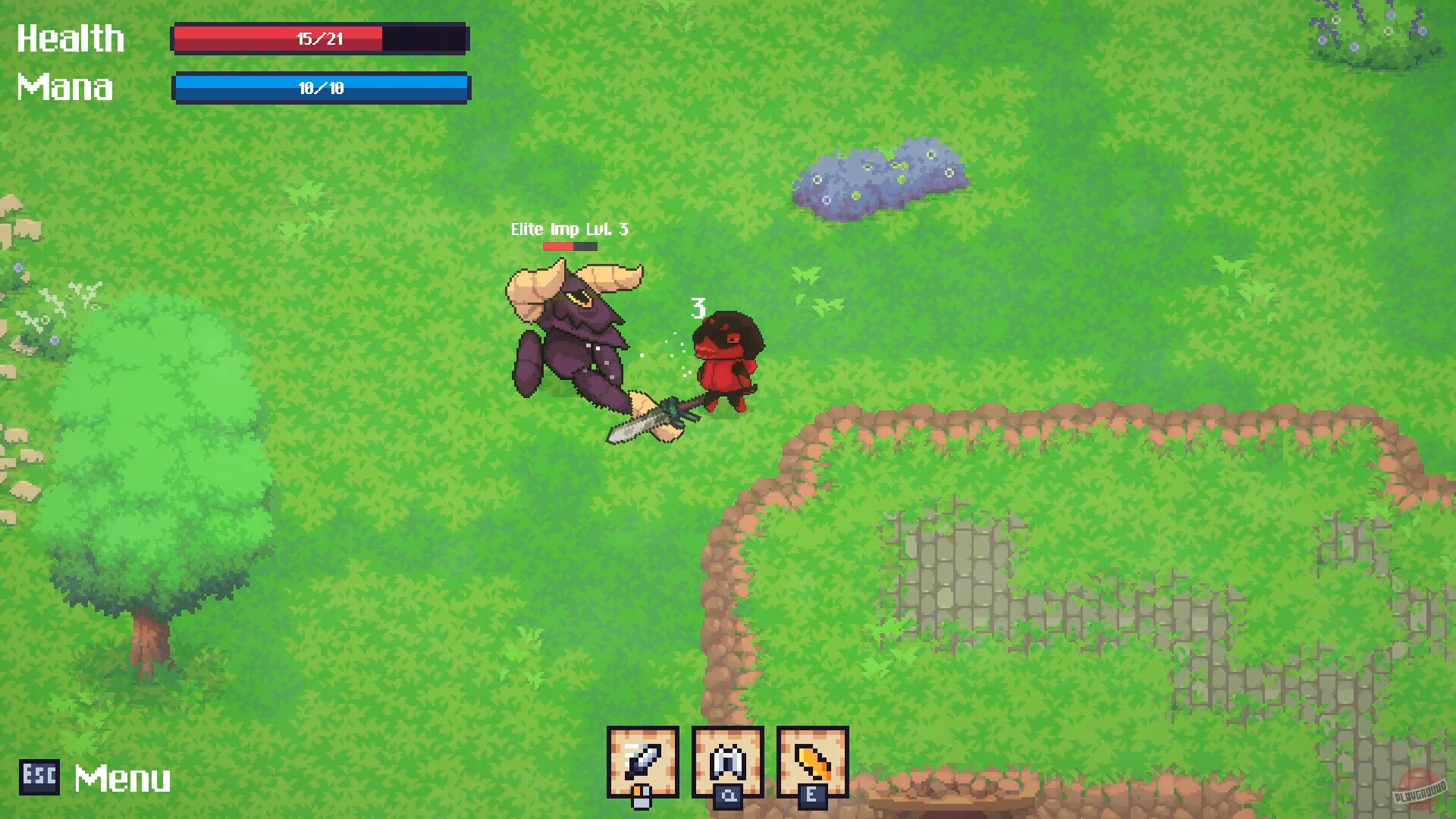The image size is (1456, 819).
Task: Click the Elite Imp Lvl. 3 name label
Action: coord(569,228)
